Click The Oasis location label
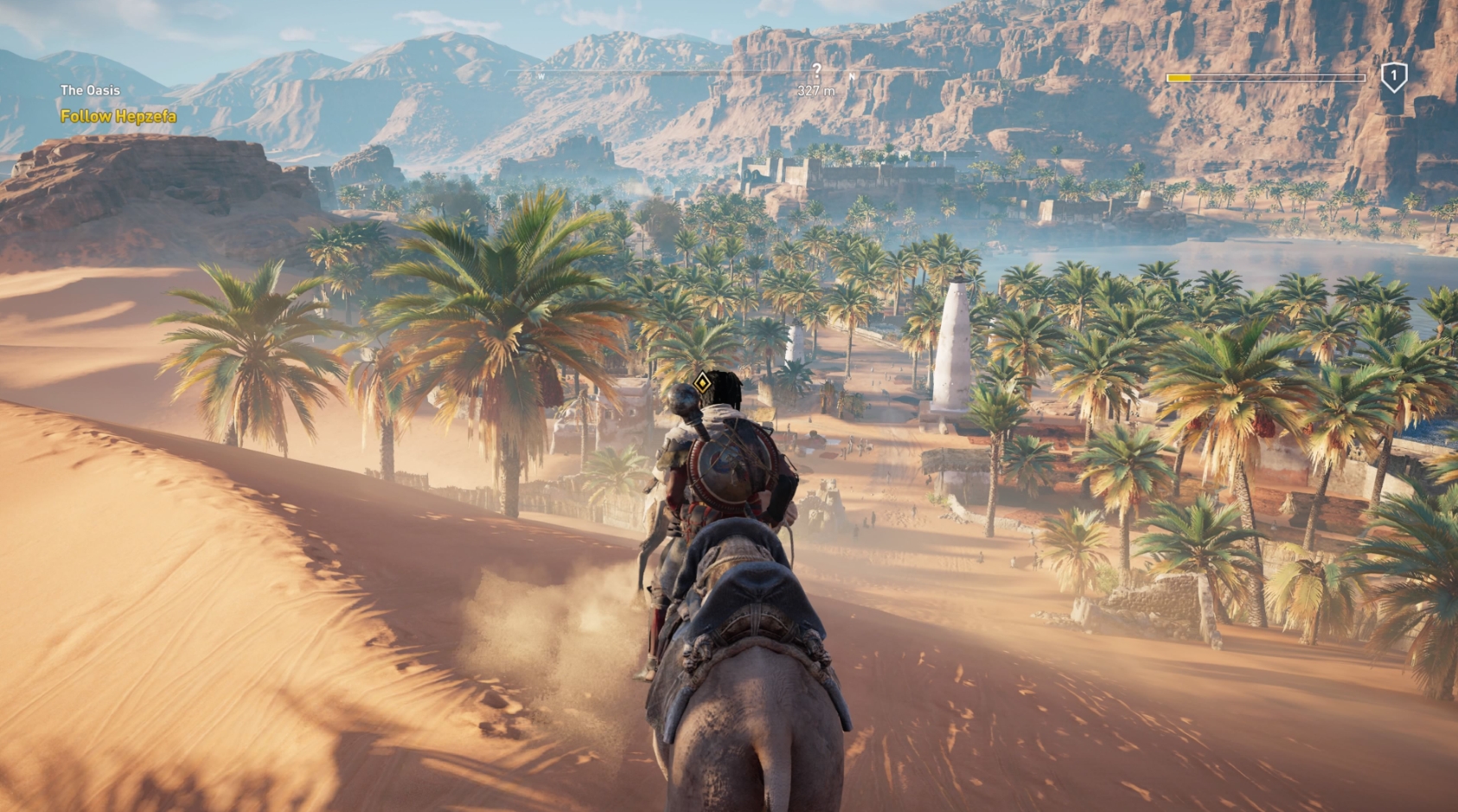Screen dimensions: 1458x812 pos(89,90)
